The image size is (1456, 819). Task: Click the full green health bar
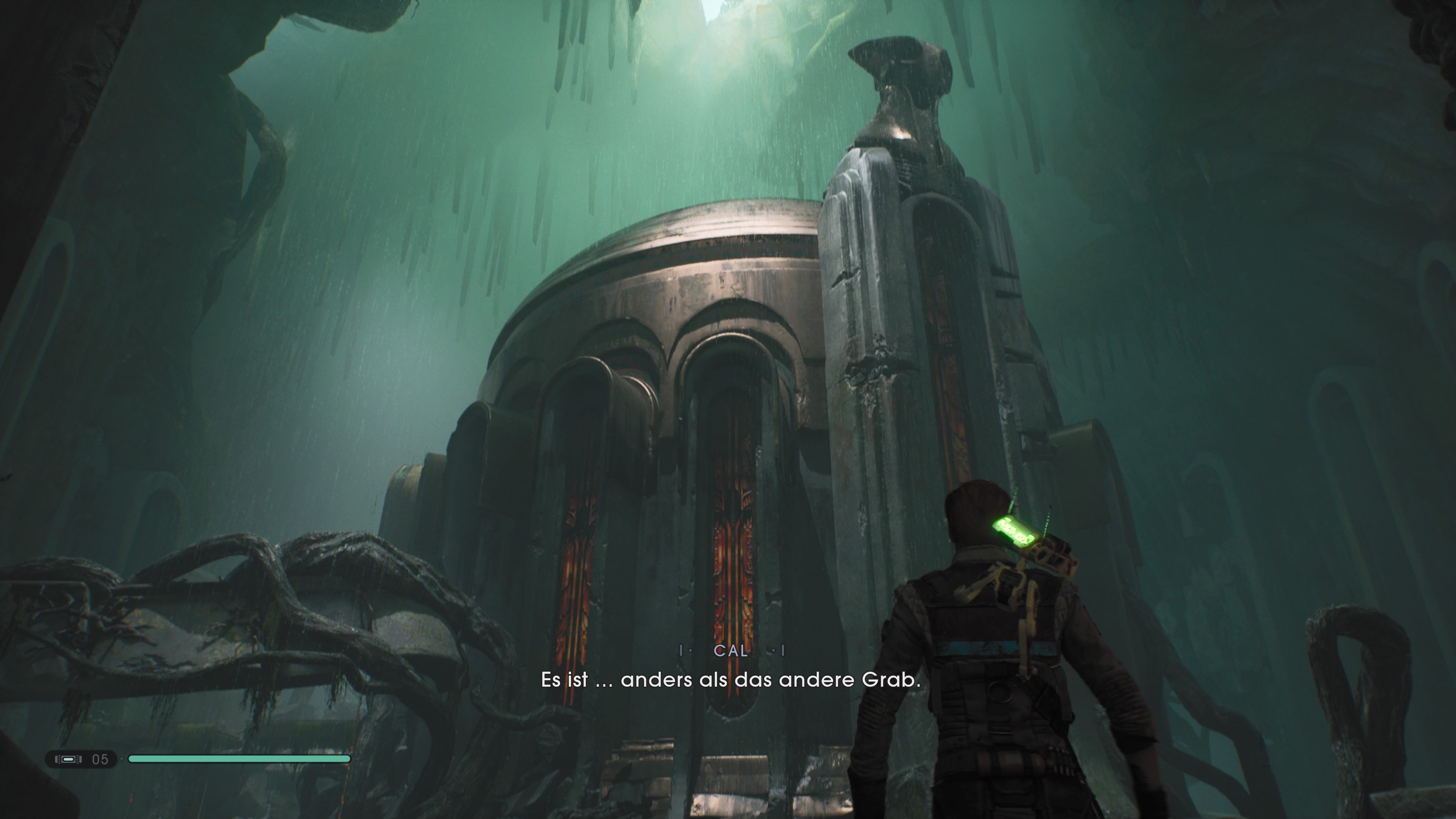click(240, 759)
